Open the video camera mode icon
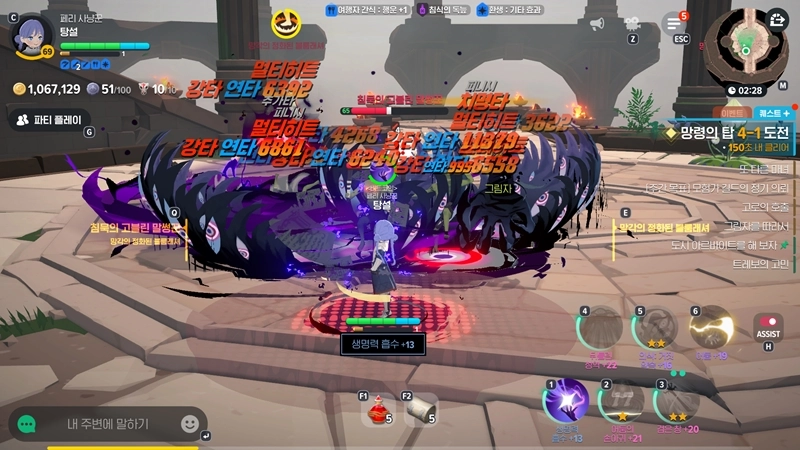This screenshot has height=450, width=800. pos(633,24)
